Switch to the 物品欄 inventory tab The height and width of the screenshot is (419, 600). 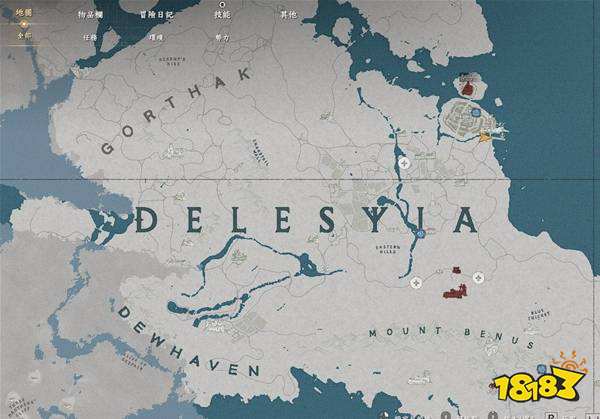pyautogui.click(x=91, y=16)
